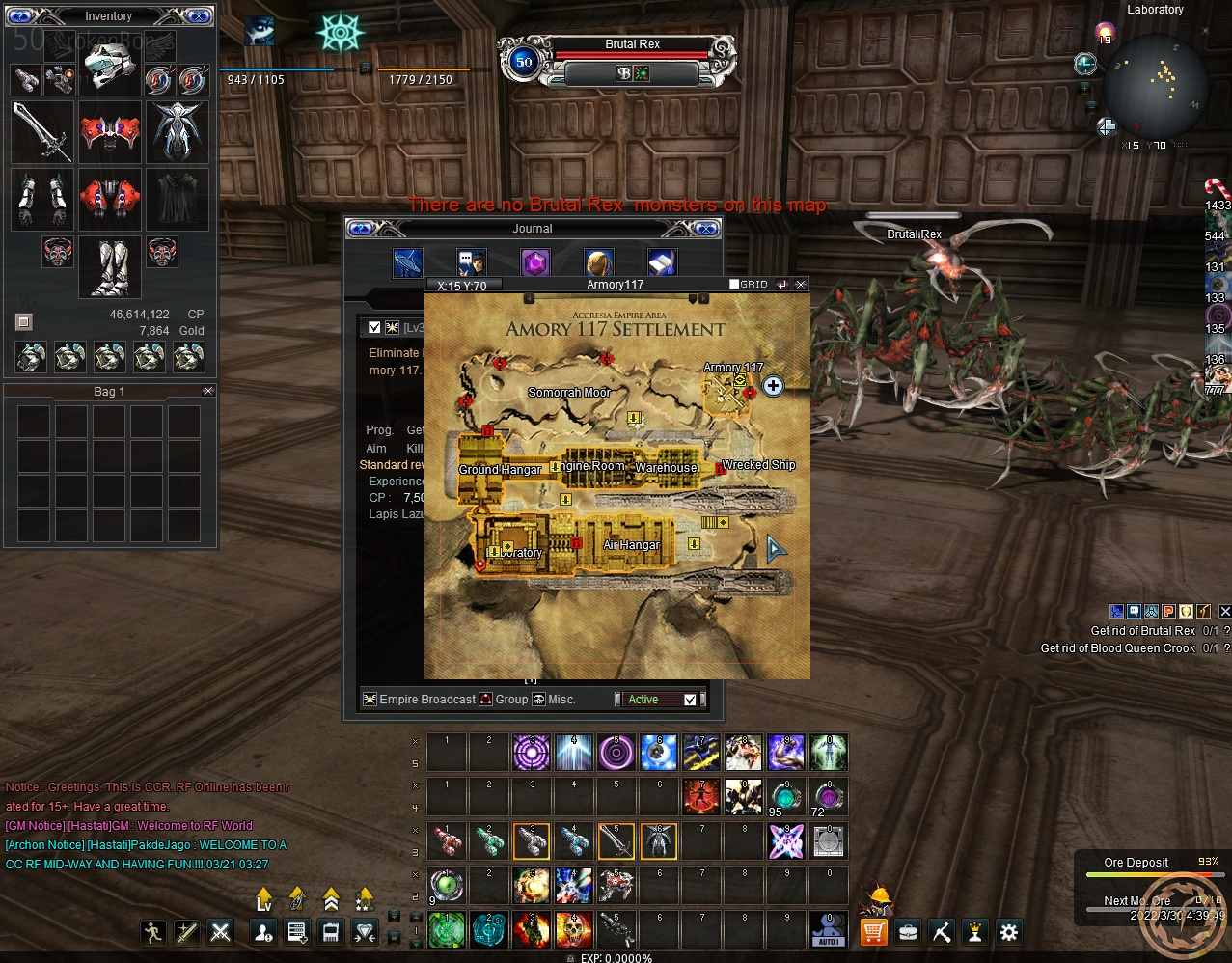Click the Laboratory minimap

[1155, 85]
